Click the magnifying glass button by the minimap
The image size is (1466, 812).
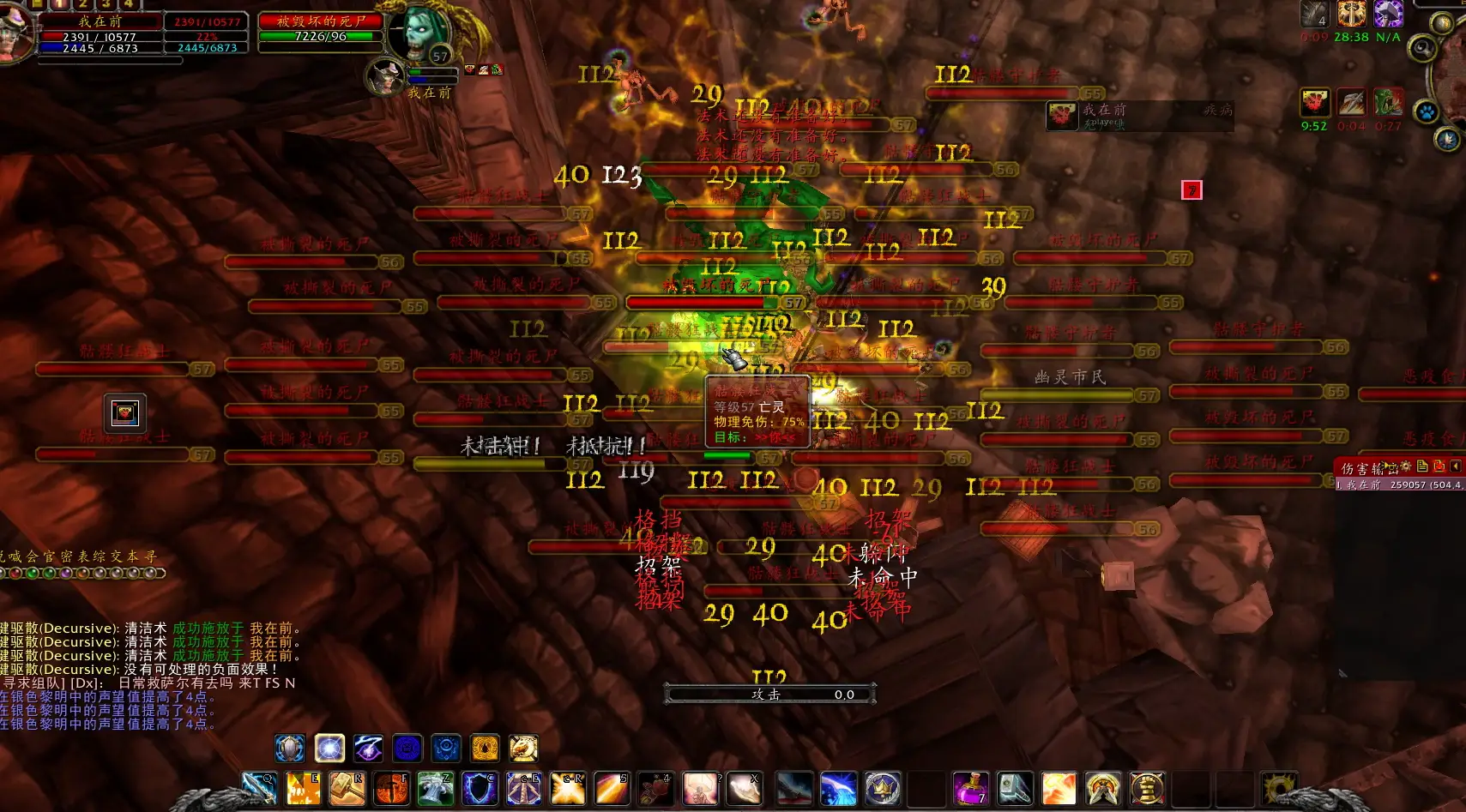click(1423, 48)
